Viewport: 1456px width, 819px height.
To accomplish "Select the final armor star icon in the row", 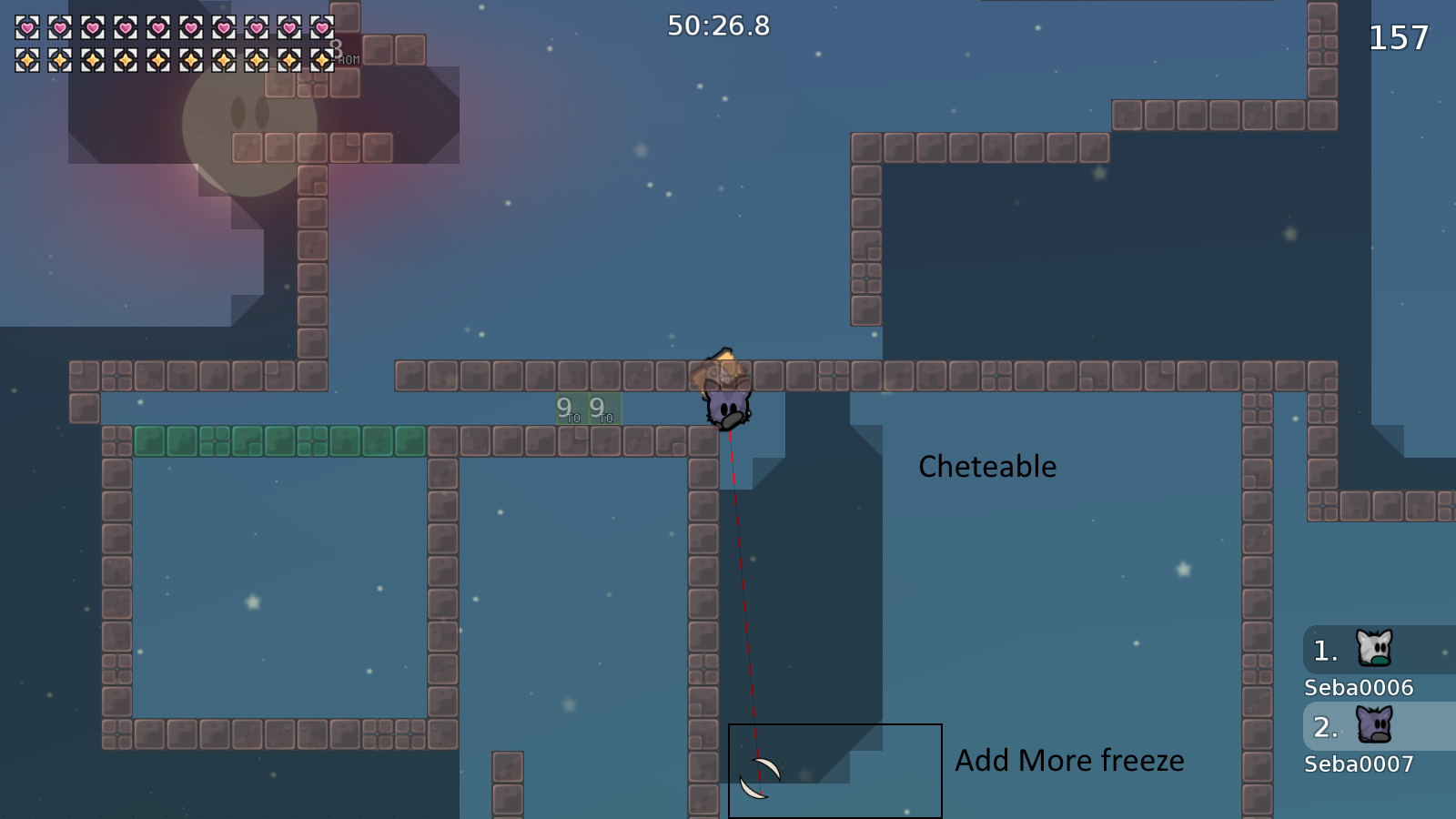I will (x=324, y=62).
